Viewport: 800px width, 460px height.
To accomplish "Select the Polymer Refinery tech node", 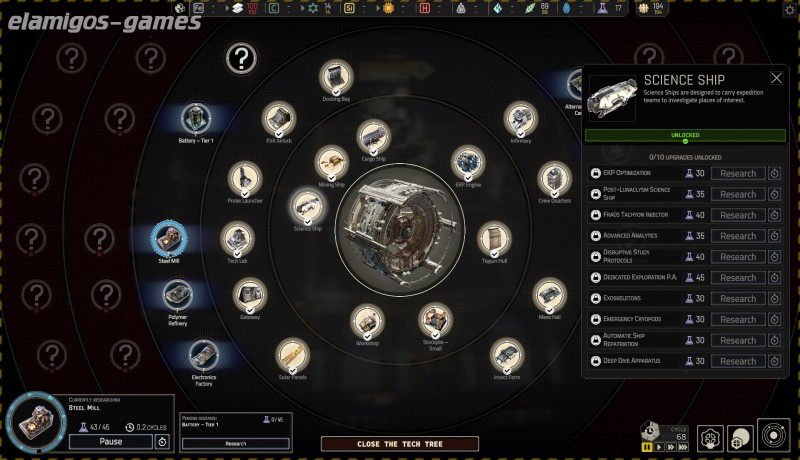I will click(178, 296).
